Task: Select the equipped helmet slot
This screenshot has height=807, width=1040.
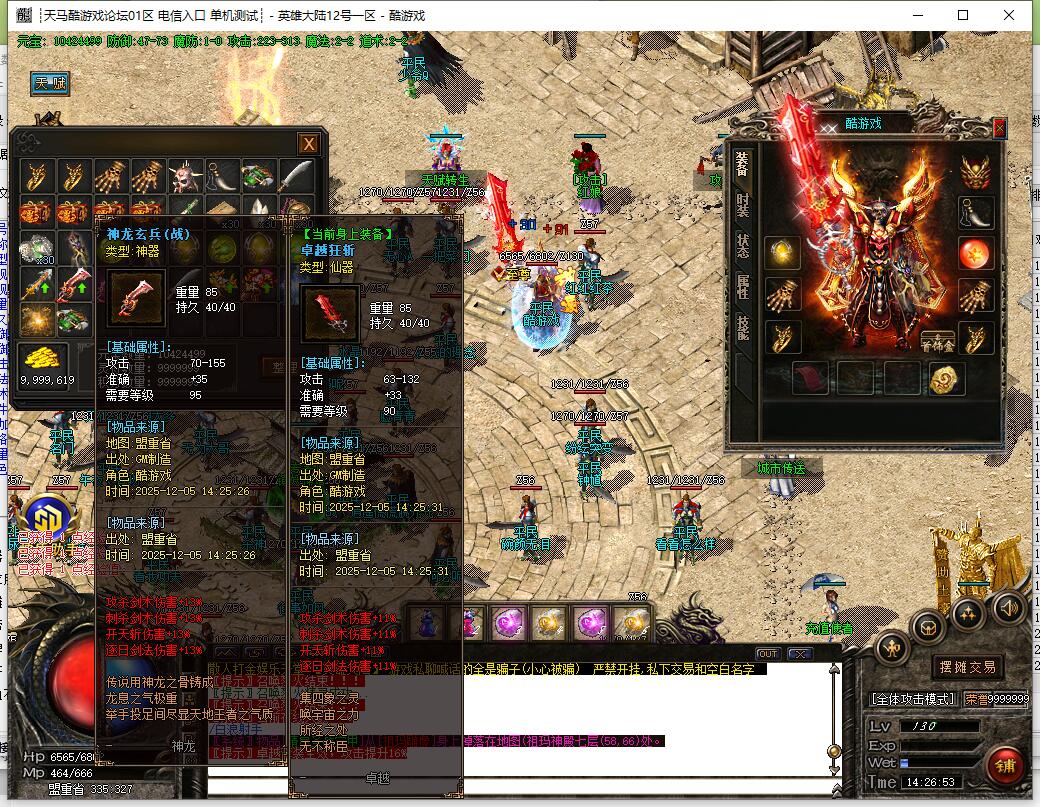Action: [976, 172]
